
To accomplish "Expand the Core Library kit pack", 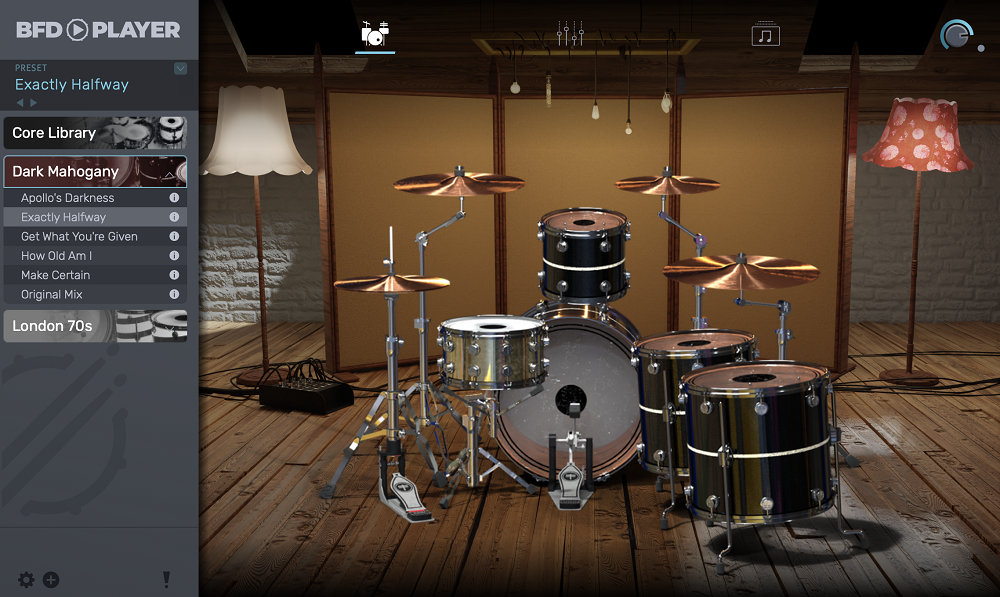I will tap(95, 133).
